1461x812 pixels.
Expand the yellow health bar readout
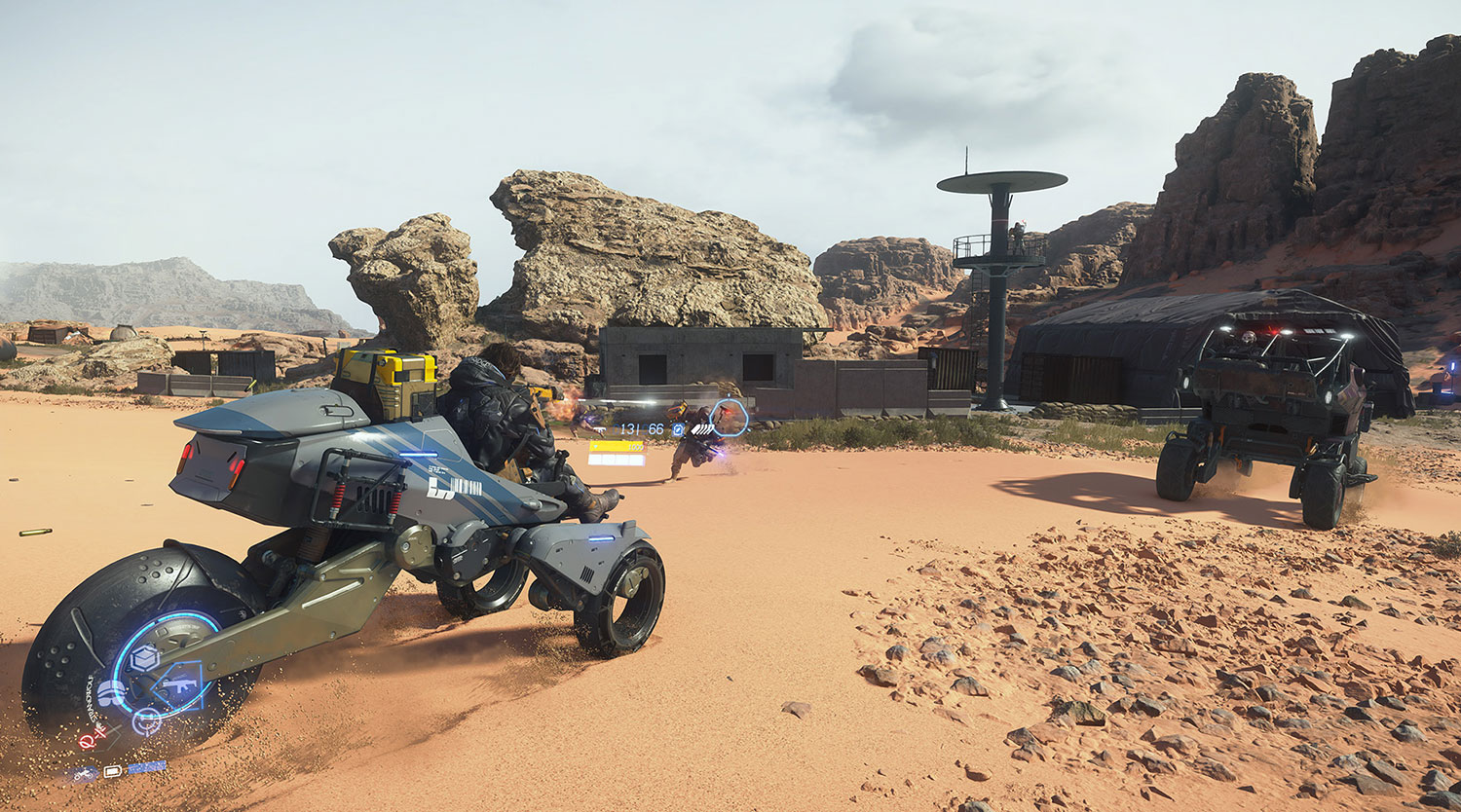(x=618, y=447)
